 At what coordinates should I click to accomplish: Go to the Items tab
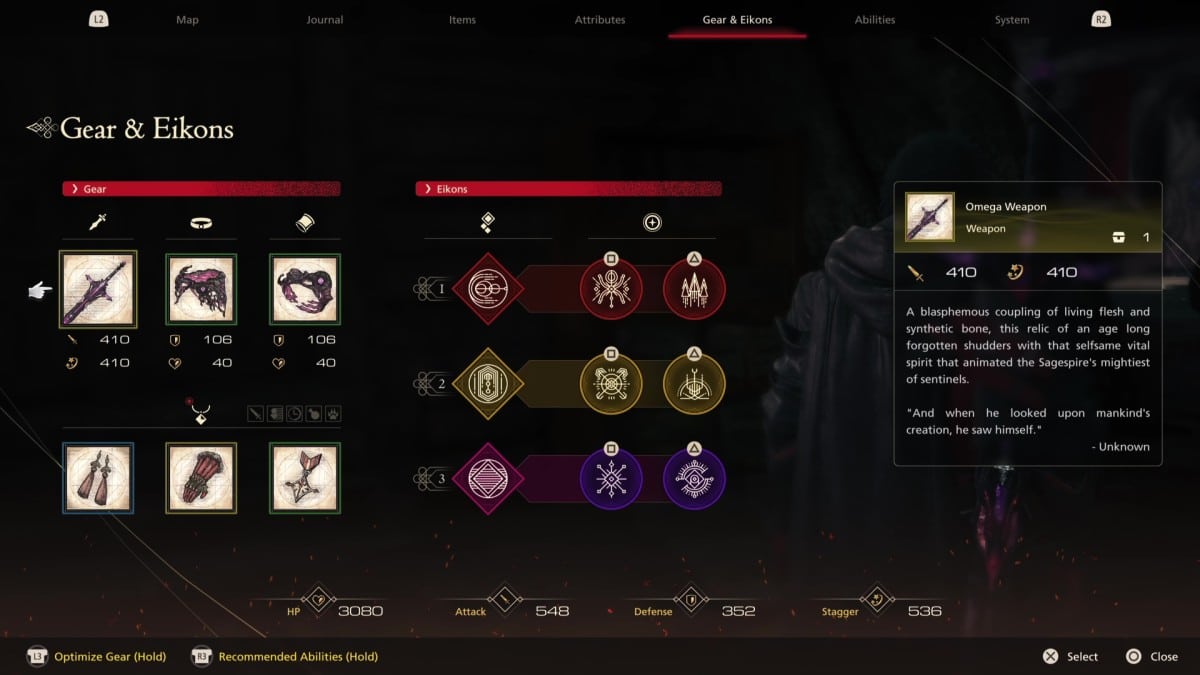(x=462, y=20)
